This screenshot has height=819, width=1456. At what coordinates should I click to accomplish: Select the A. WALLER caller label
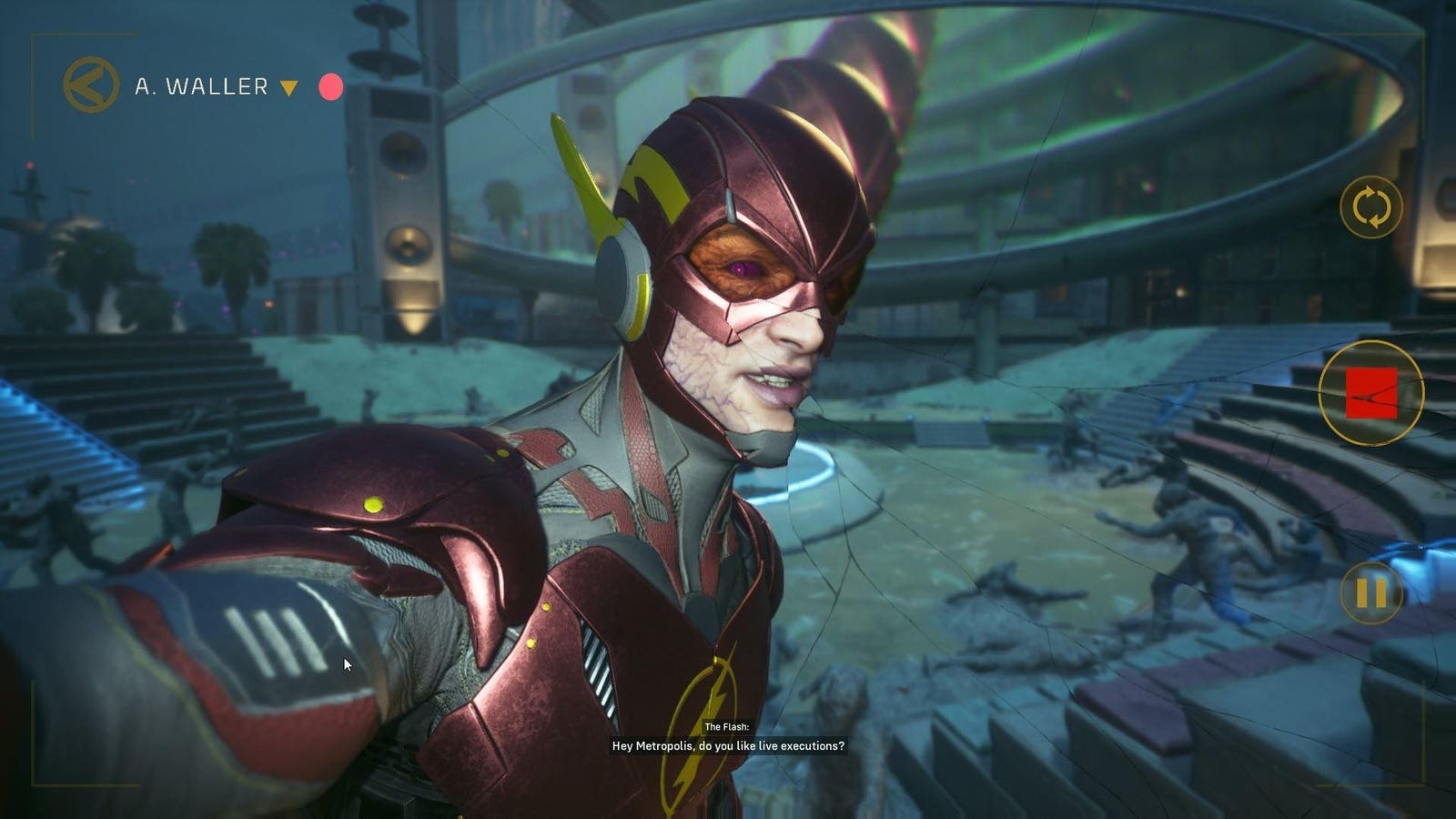(x=203, y=86)
